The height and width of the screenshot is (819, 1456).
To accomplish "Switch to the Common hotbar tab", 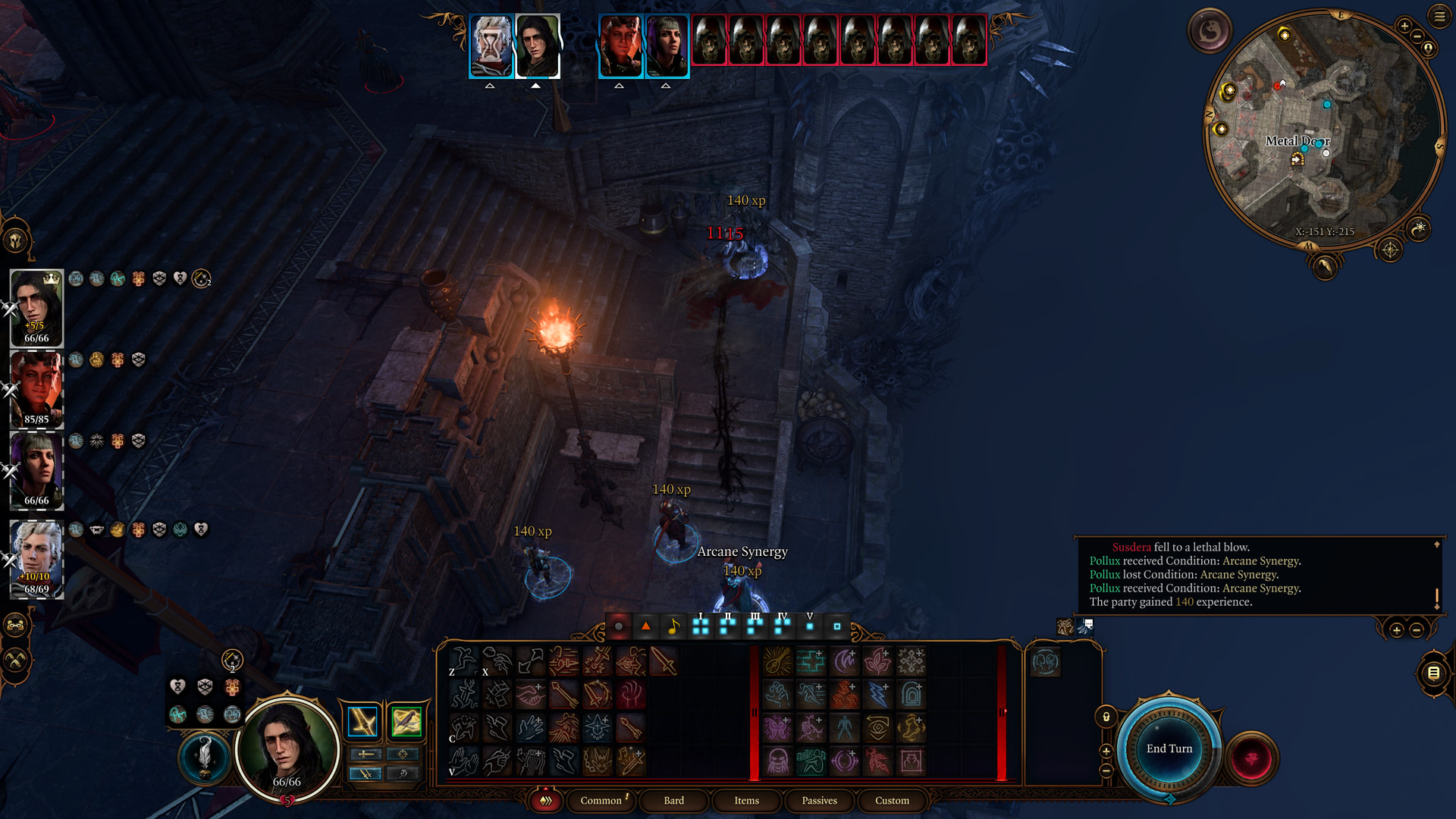I will pos(601,800).
